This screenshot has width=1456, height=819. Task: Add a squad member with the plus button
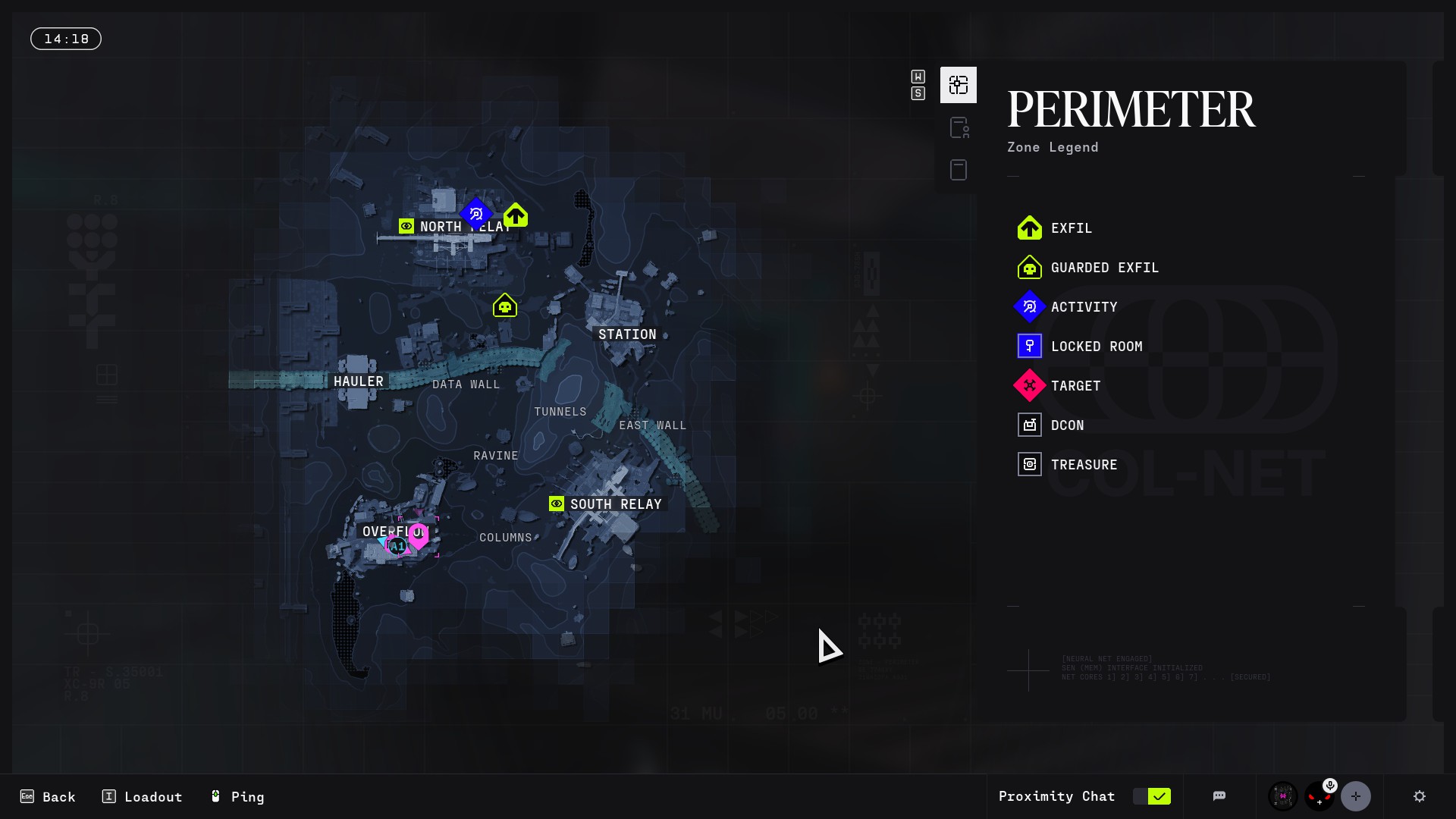point(1356,796)
